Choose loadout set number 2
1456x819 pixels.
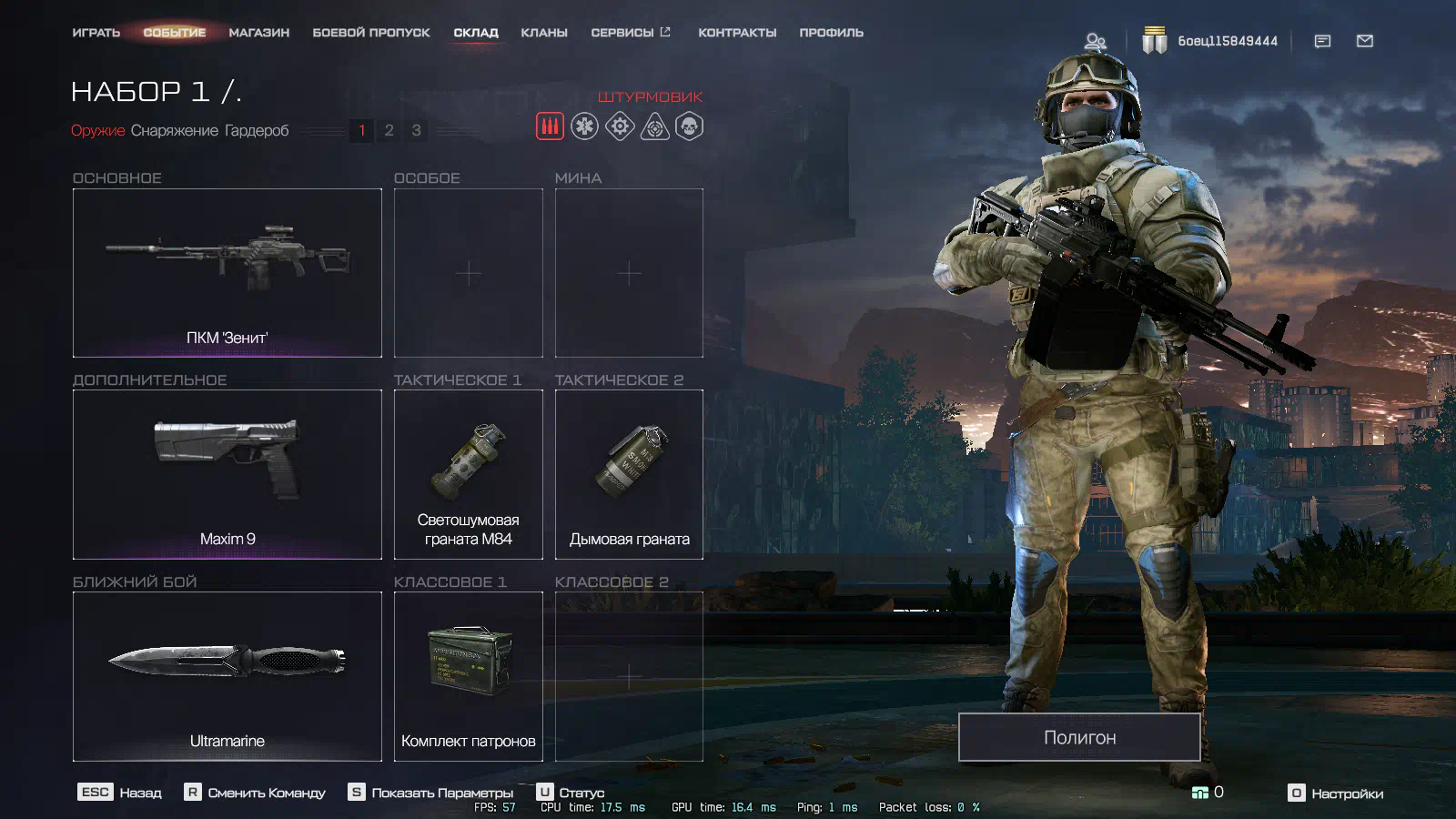click(389, 130)
